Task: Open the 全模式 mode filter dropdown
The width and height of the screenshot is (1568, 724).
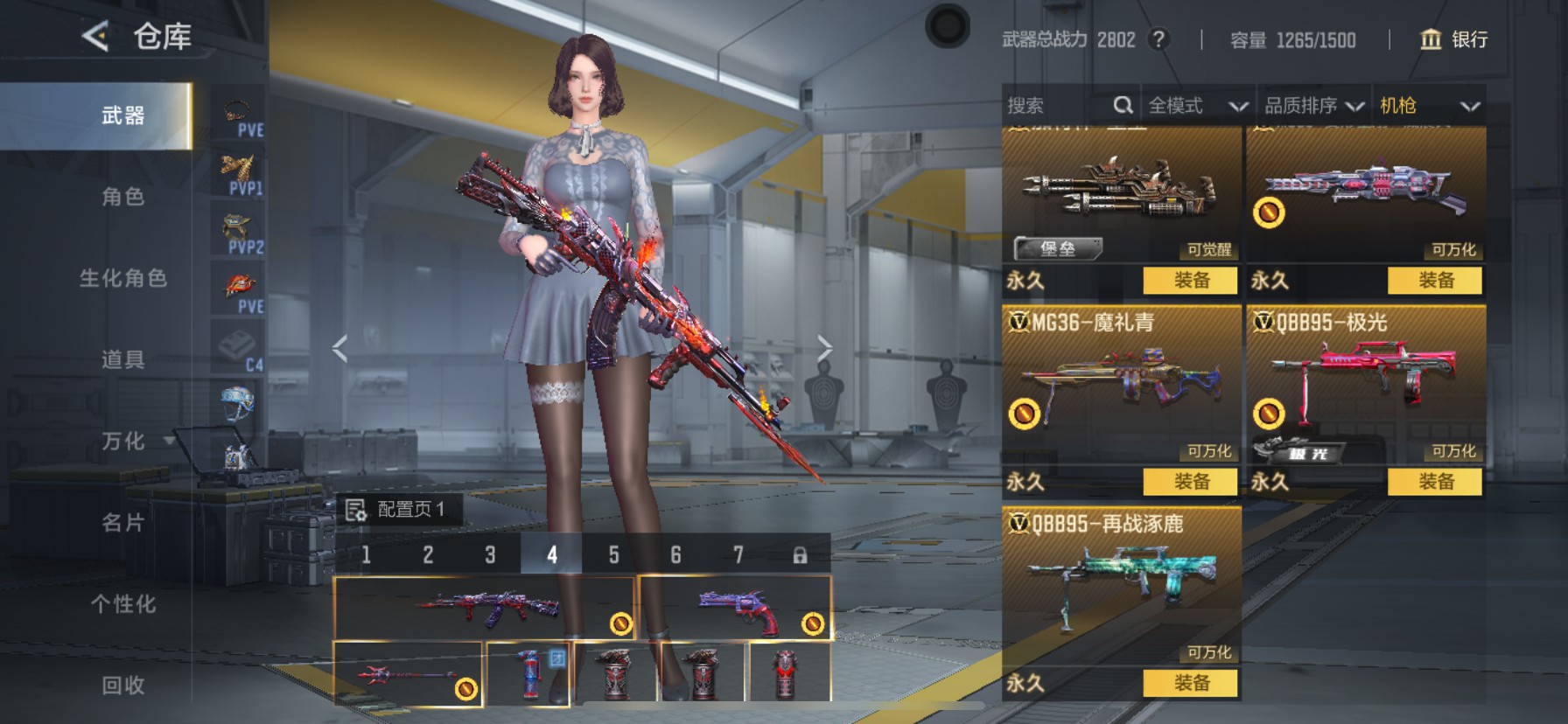Action: coord(1197,106)
